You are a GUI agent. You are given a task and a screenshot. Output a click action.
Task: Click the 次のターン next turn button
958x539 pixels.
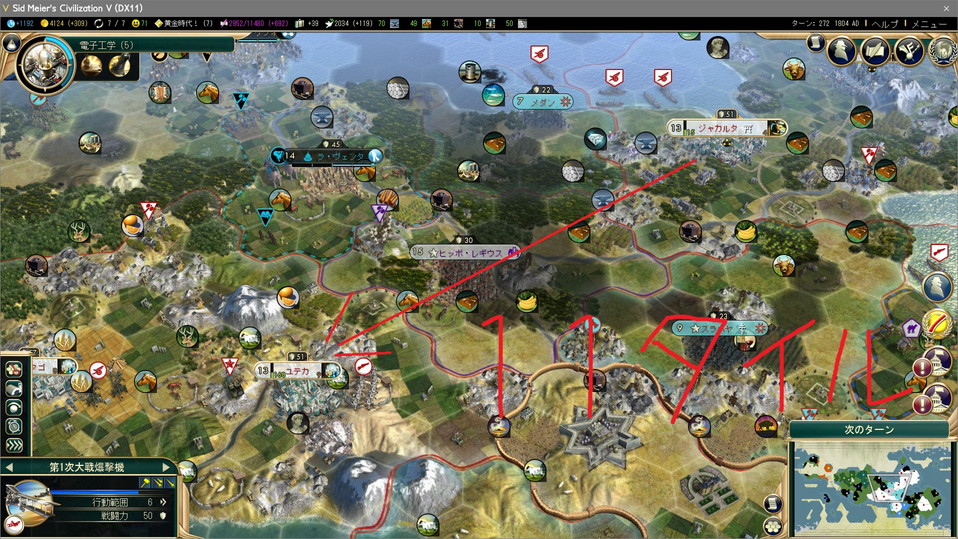867,429
